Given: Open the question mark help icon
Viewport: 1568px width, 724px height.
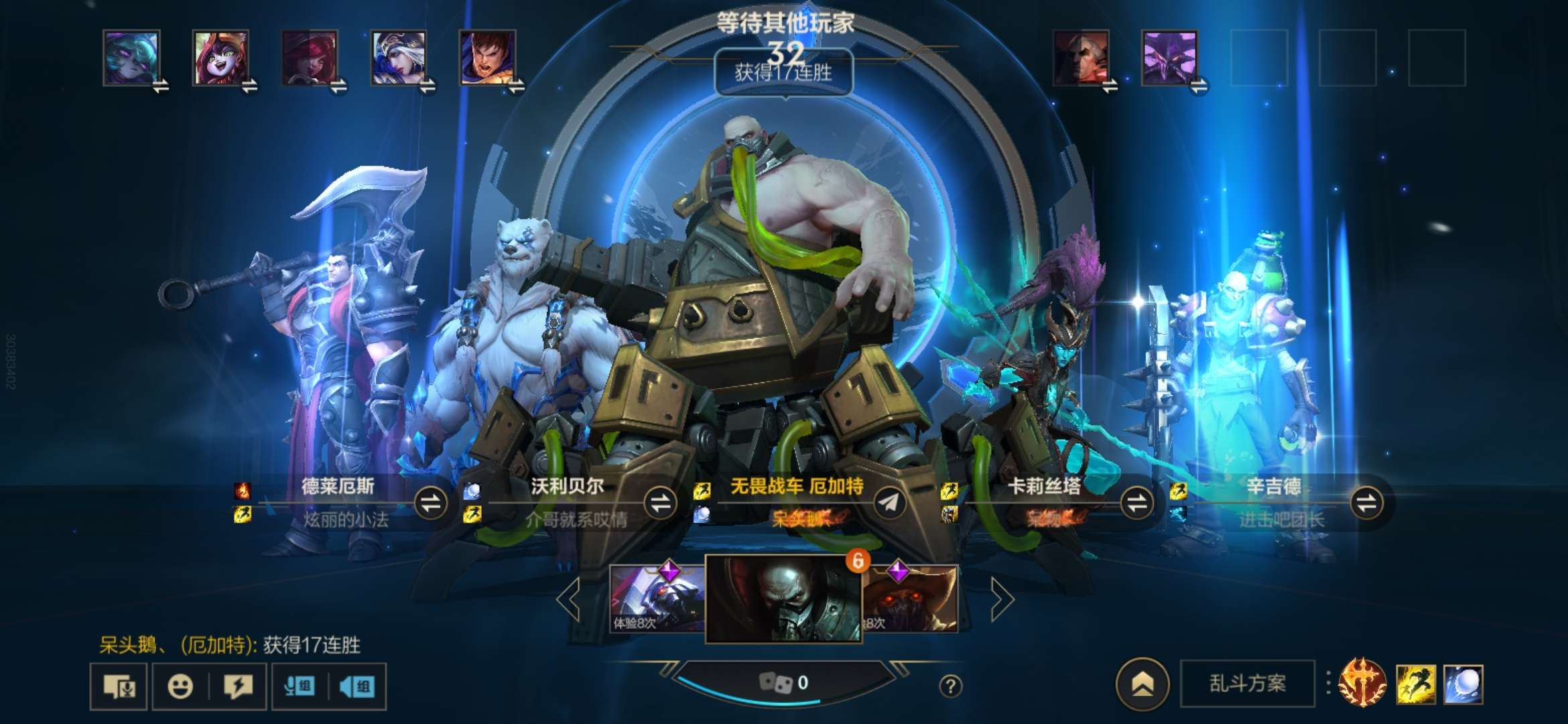Looking at the screenshot, I should point(950,686).
